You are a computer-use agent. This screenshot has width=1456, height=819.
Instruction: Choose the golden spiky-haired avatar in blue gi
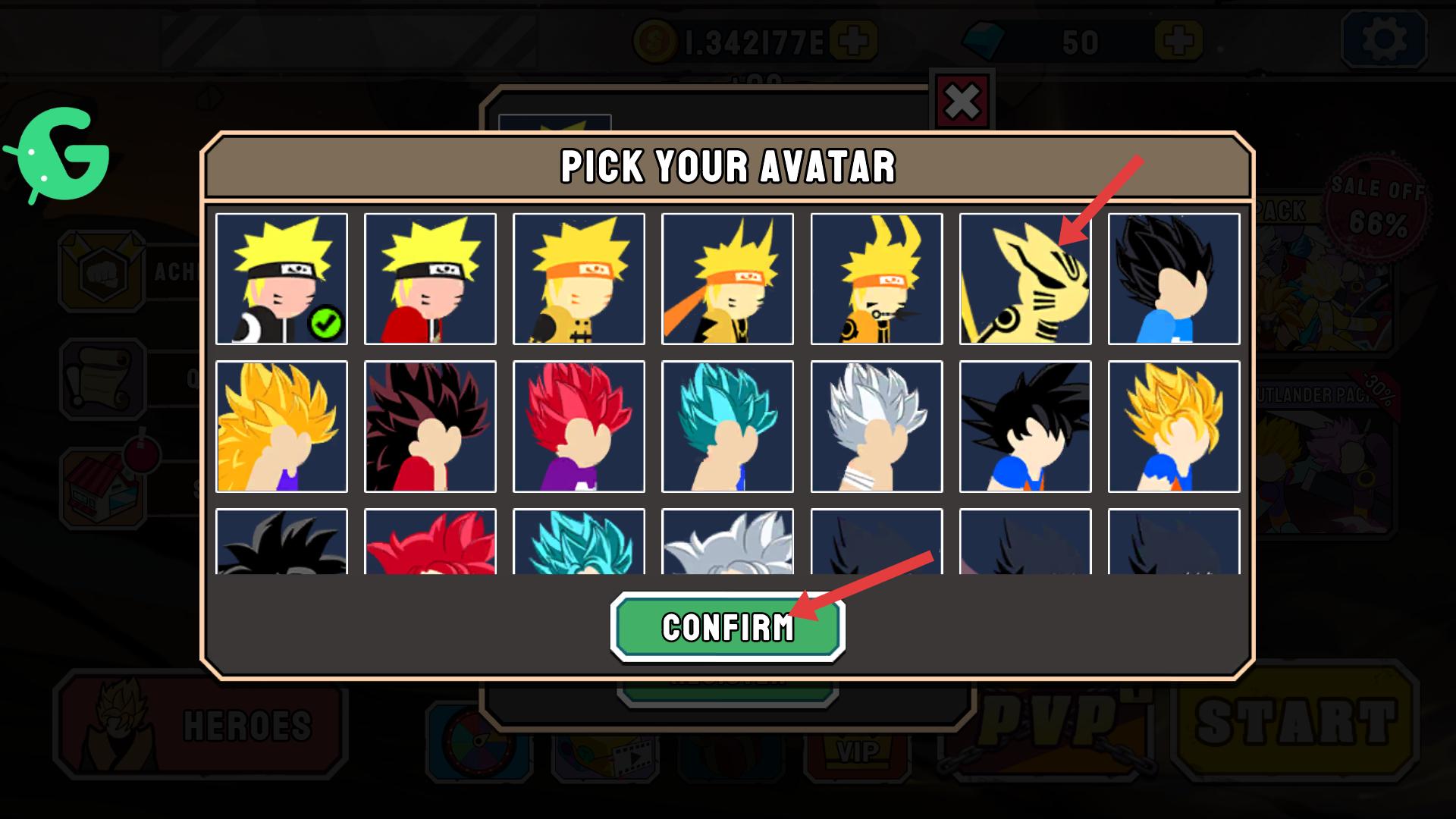pos(1173,427)
